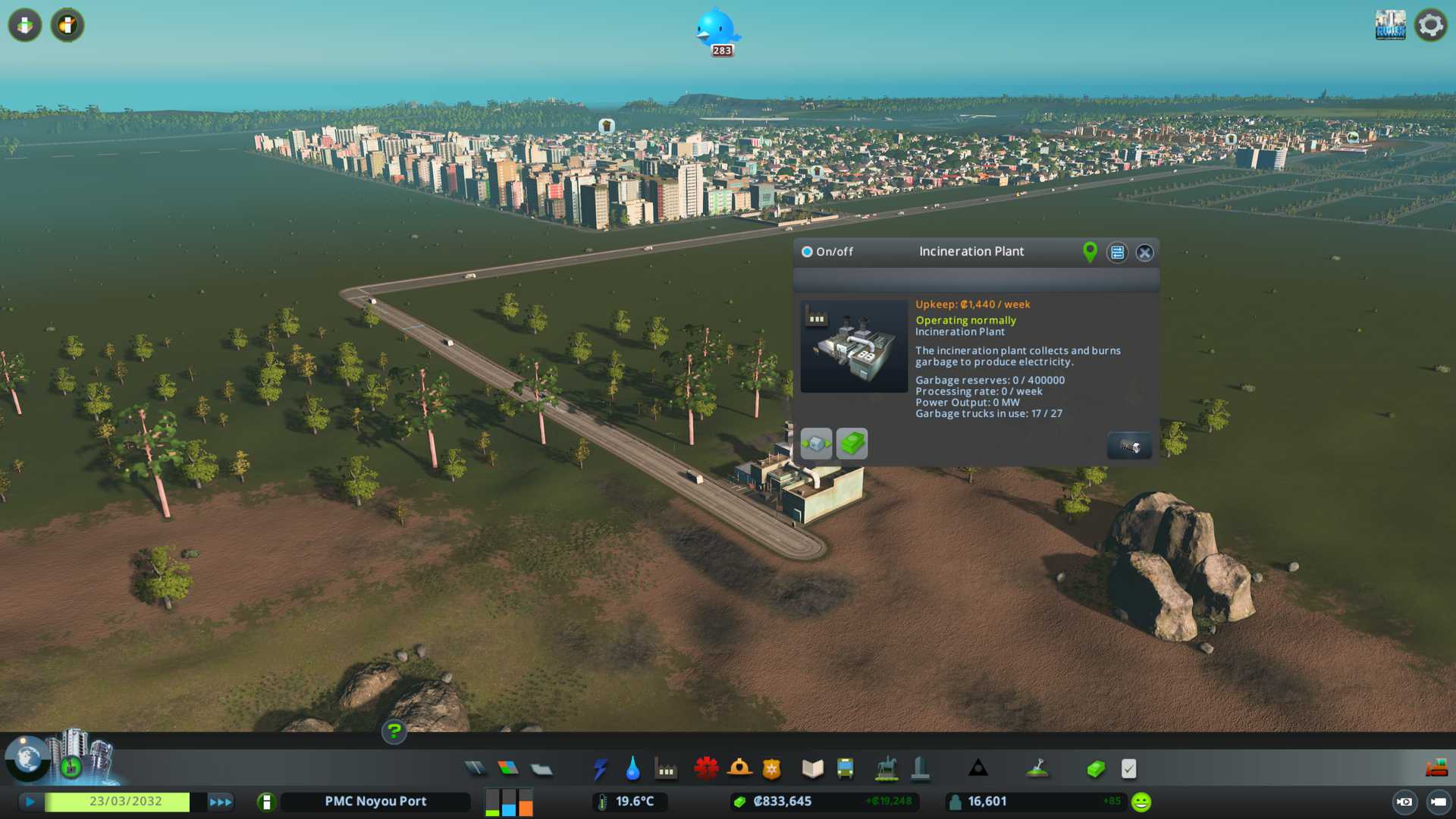Open the Public Transport bus menu

point(845,769)
